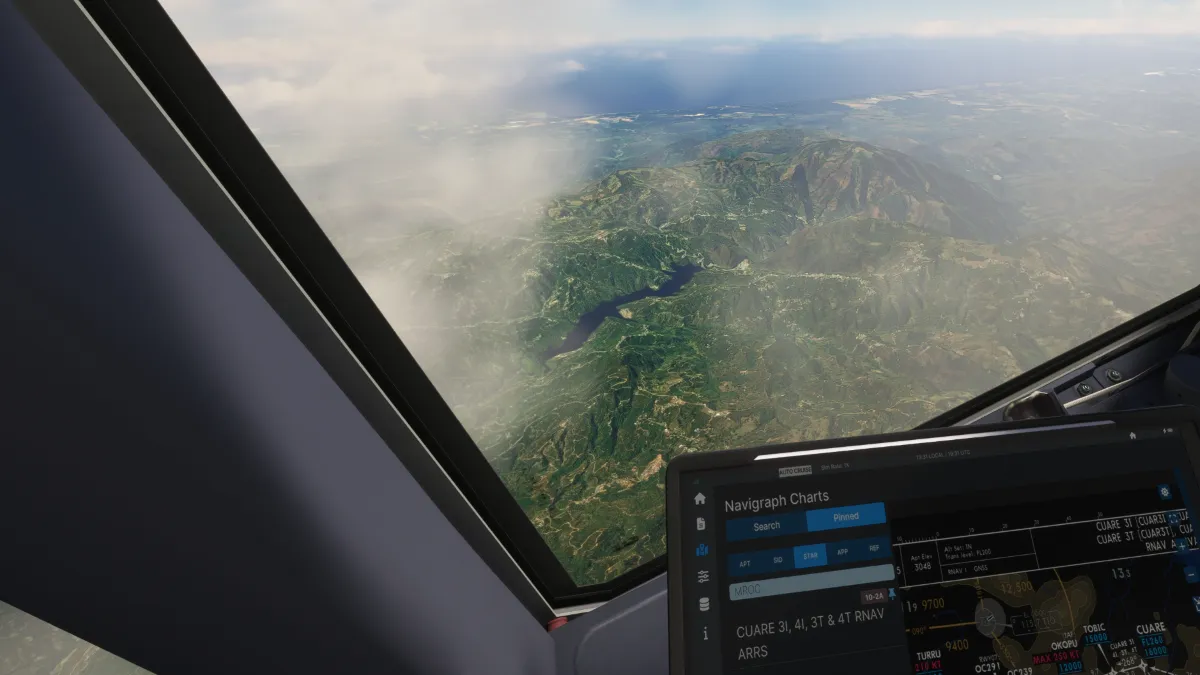This screenshot has height=675, width=1200.
Task: Open the sliders settings icon in sidebar
Action: [703, 576]
